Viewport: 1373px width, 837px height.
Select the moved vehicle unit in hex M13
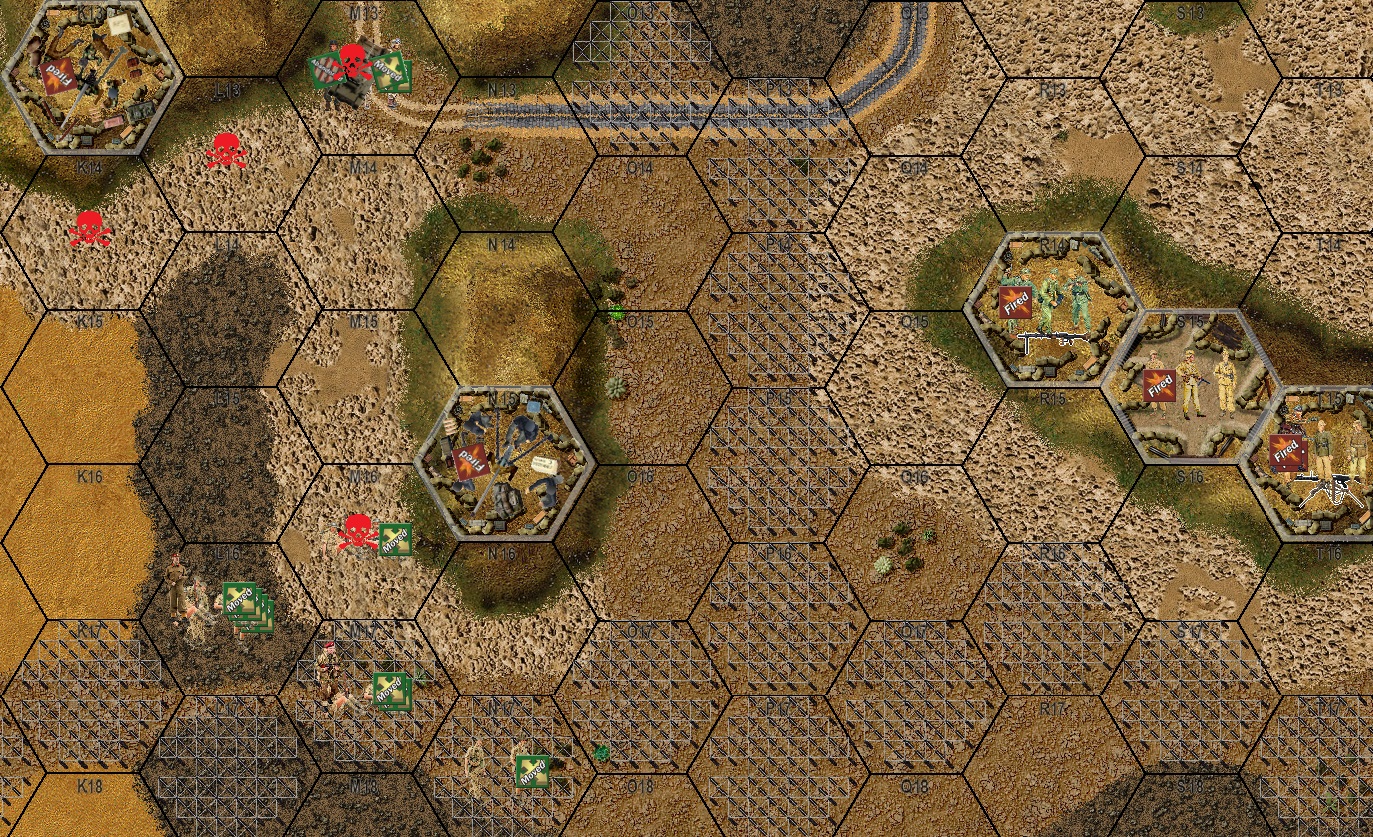pos(357,75)
